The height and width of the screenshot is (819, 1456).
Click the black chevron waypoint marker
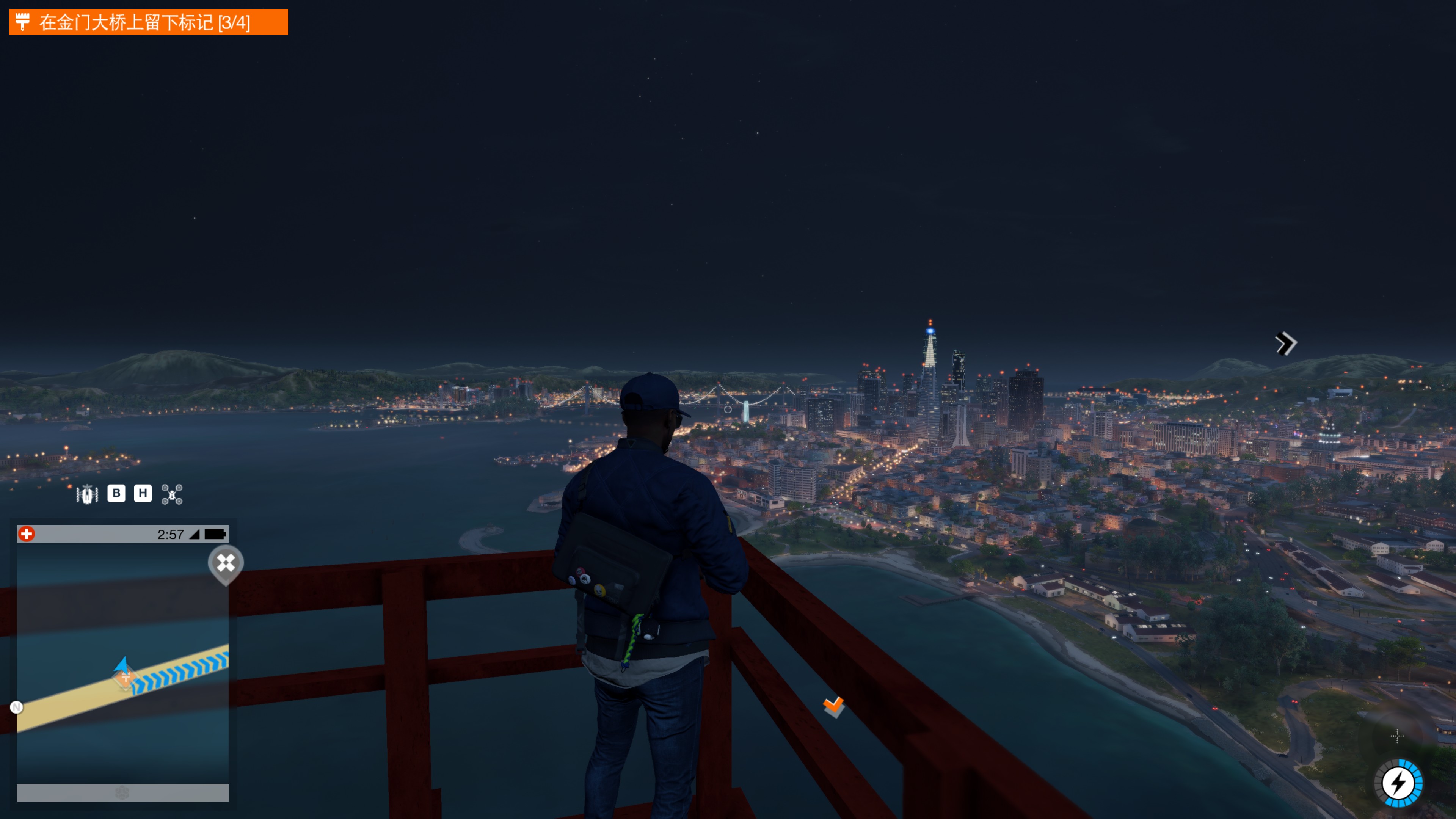pyautogui.click(x=1286, y=344)
